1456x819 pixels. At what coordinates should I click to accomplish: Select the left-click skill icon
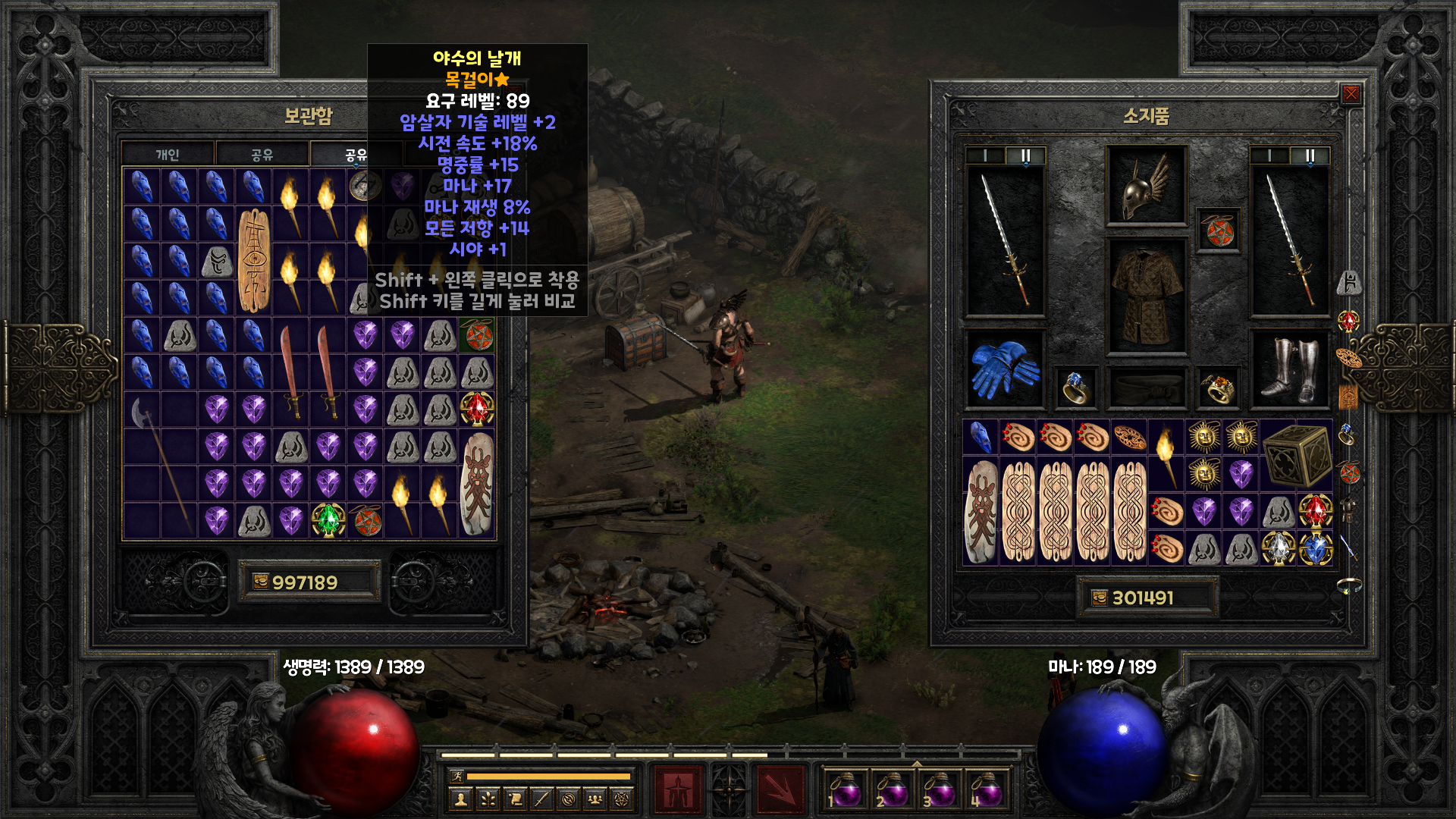[x=678, y=790]
